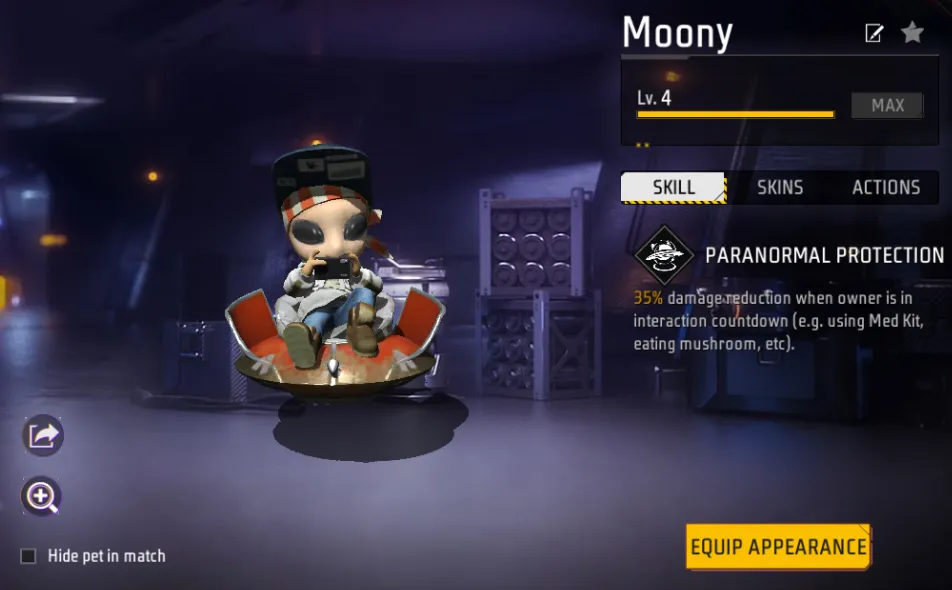Switch to the Skins tab
This screenshot has height=590, width=952.
click(x=780, y=187)
